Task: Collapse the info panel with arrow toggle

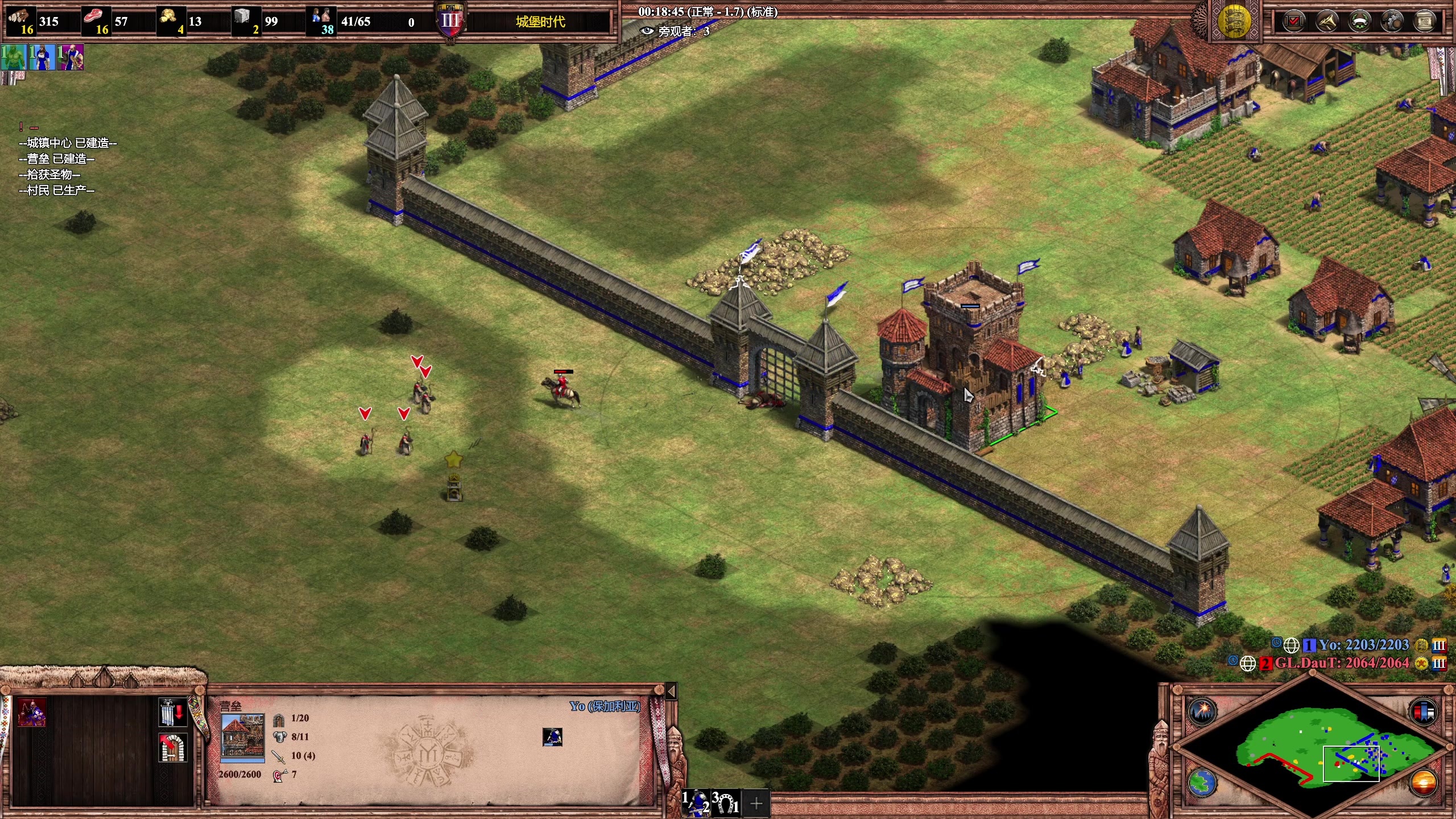Action: [671, 691]
